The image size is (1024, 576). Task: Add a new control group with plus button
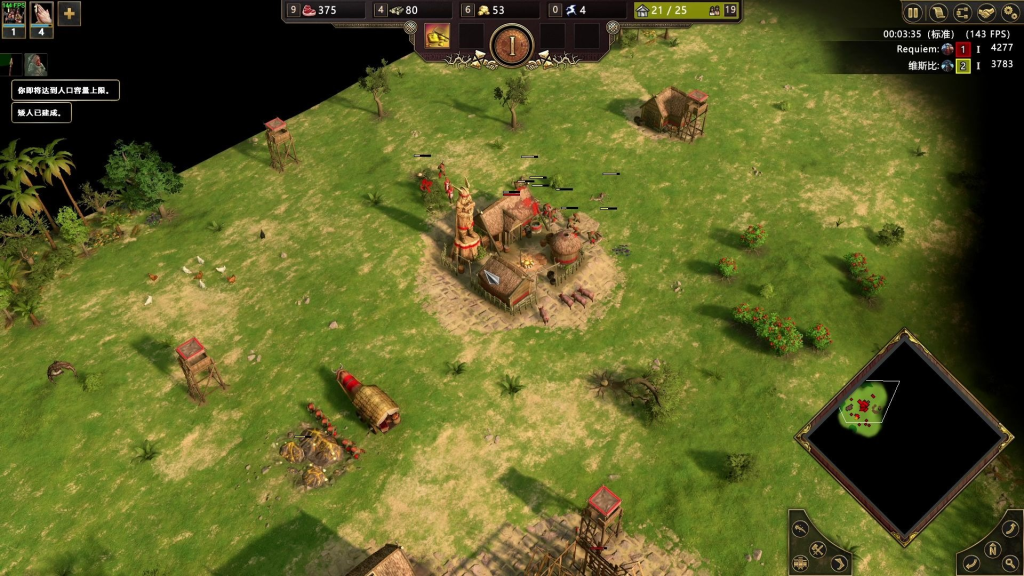[69, 14]
